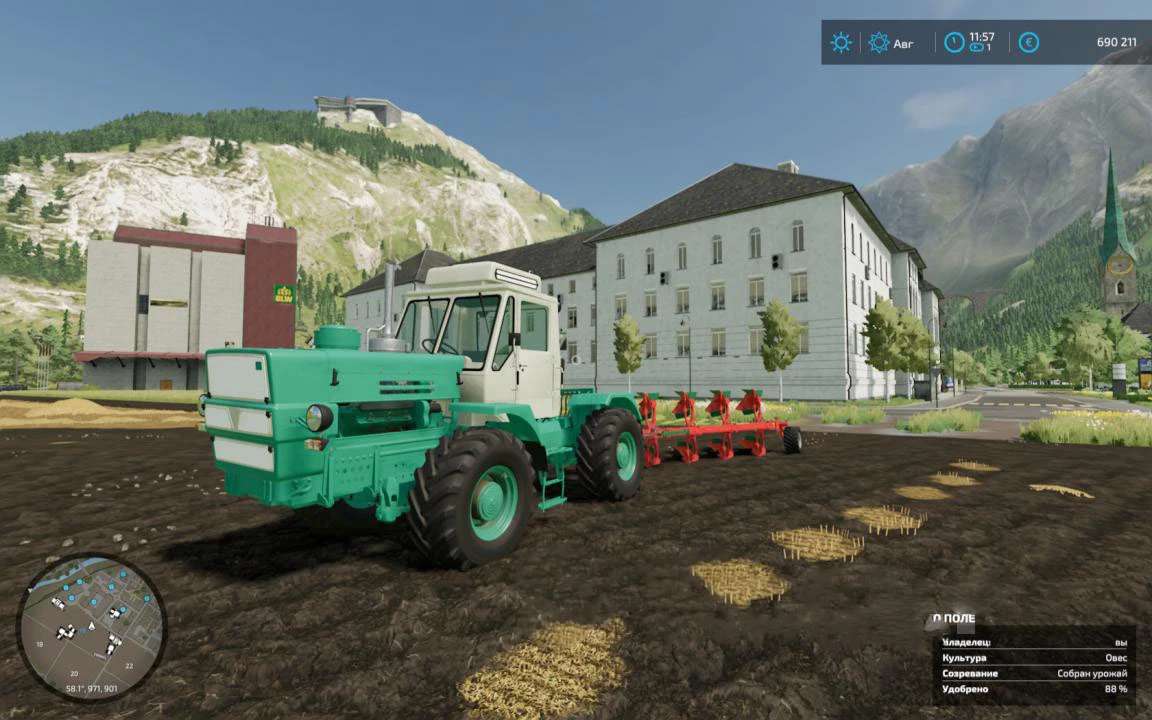Click the game clock icon
This screenshot has width=1152, height=720.
click(x=955, y=43)
